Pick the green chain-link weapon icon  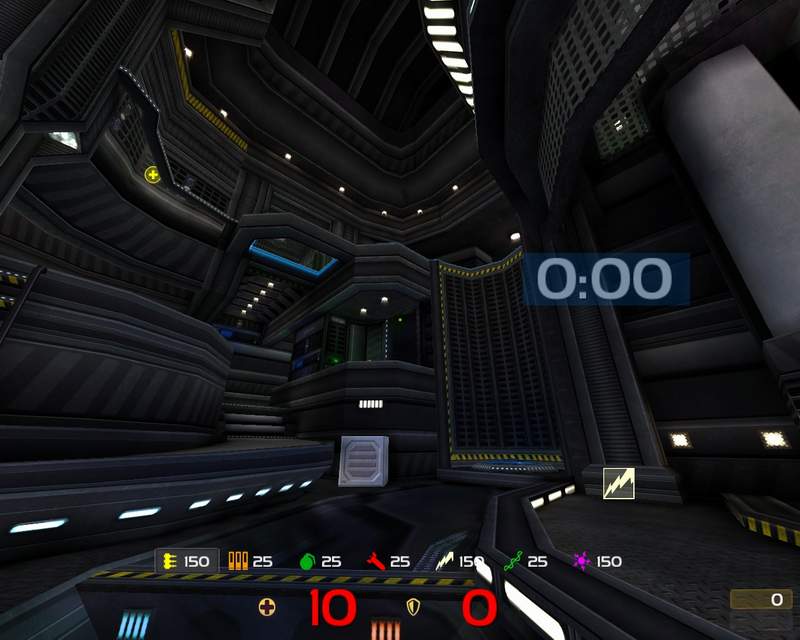(x=513, y=561)
